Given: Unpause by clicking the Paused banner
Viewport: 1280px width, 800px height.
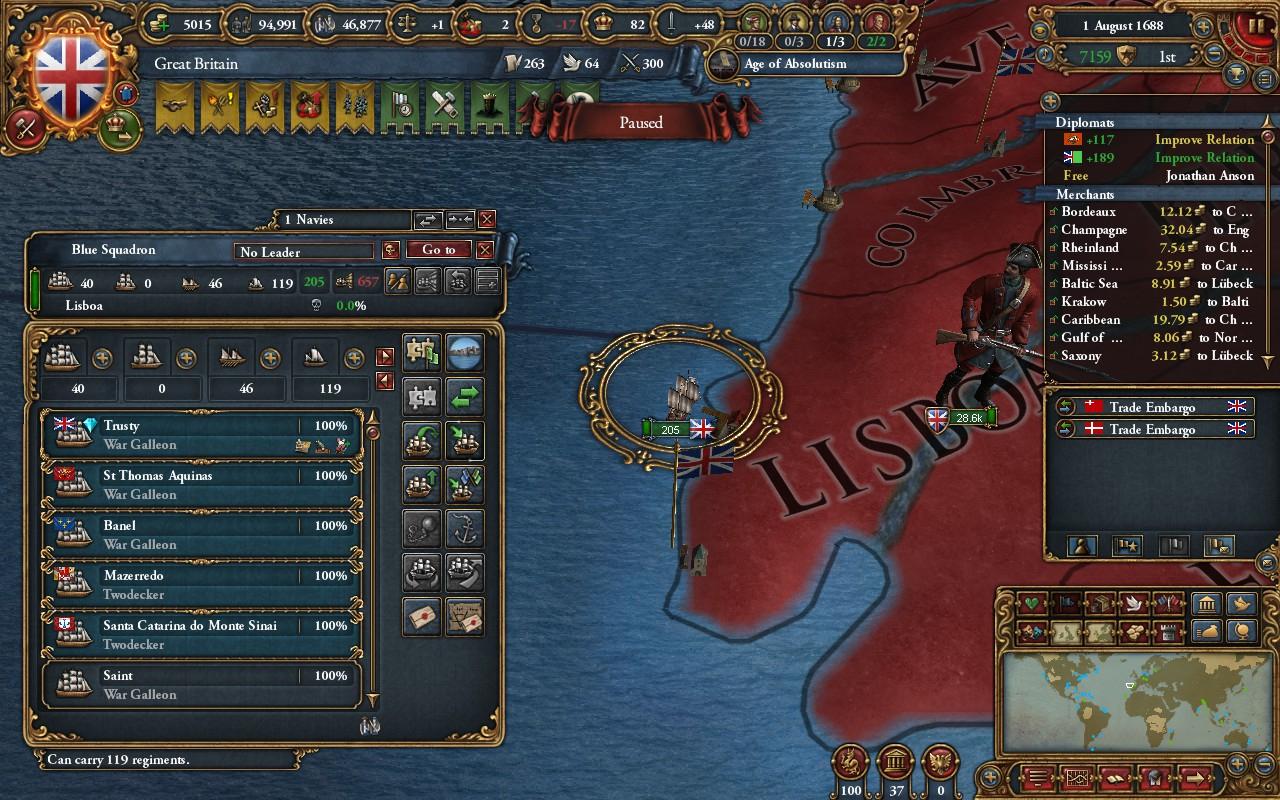Looking at the screenshot, I should [640, 122].
